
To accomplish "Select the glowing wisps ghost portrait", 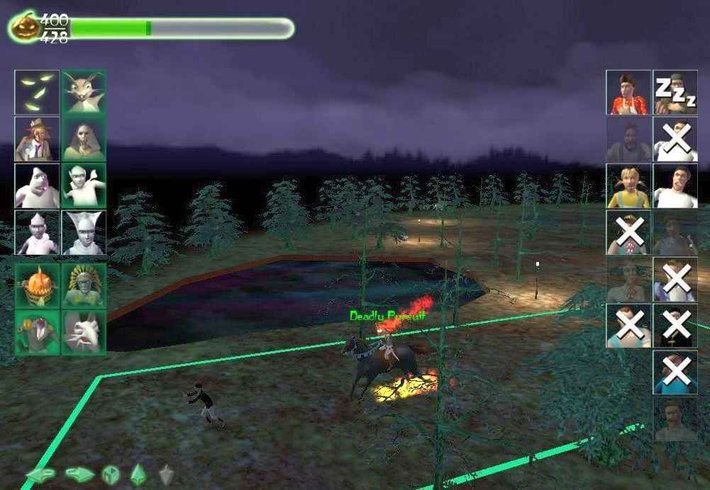I will click(36, 91).
